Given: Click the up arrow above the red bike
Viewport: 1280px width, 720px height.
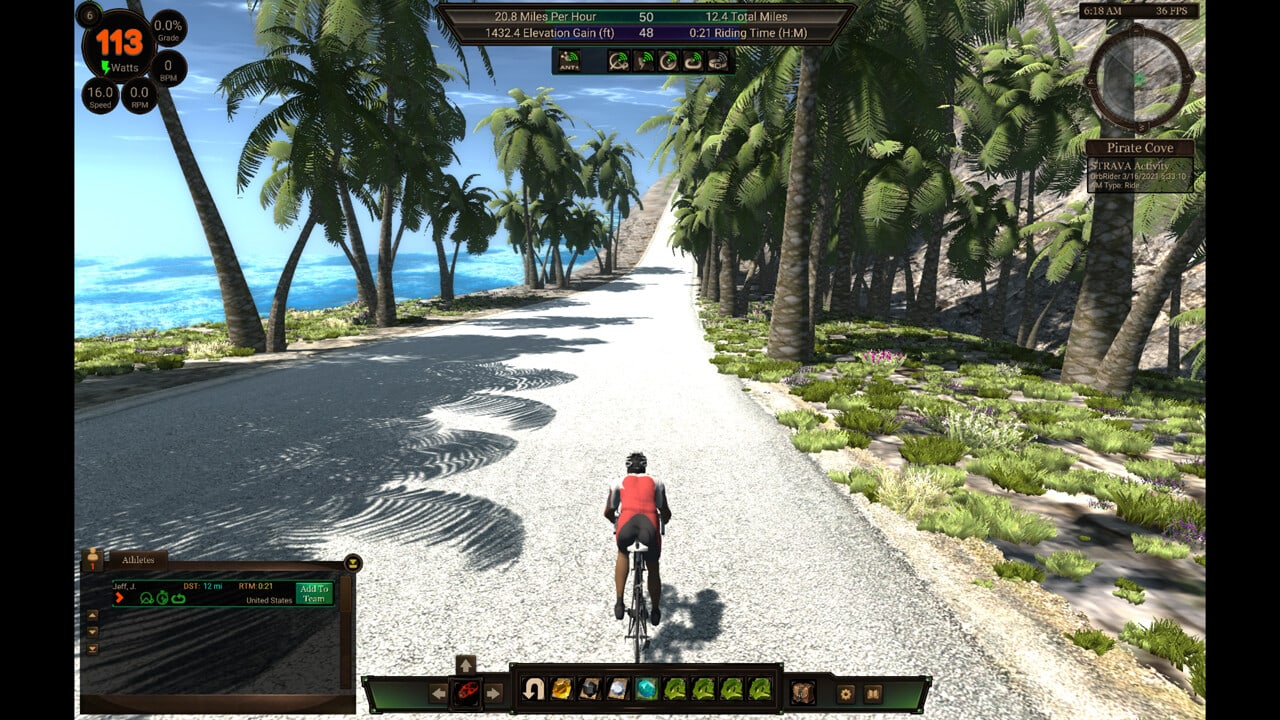Looking at the screenshot, I should [466, 665].
